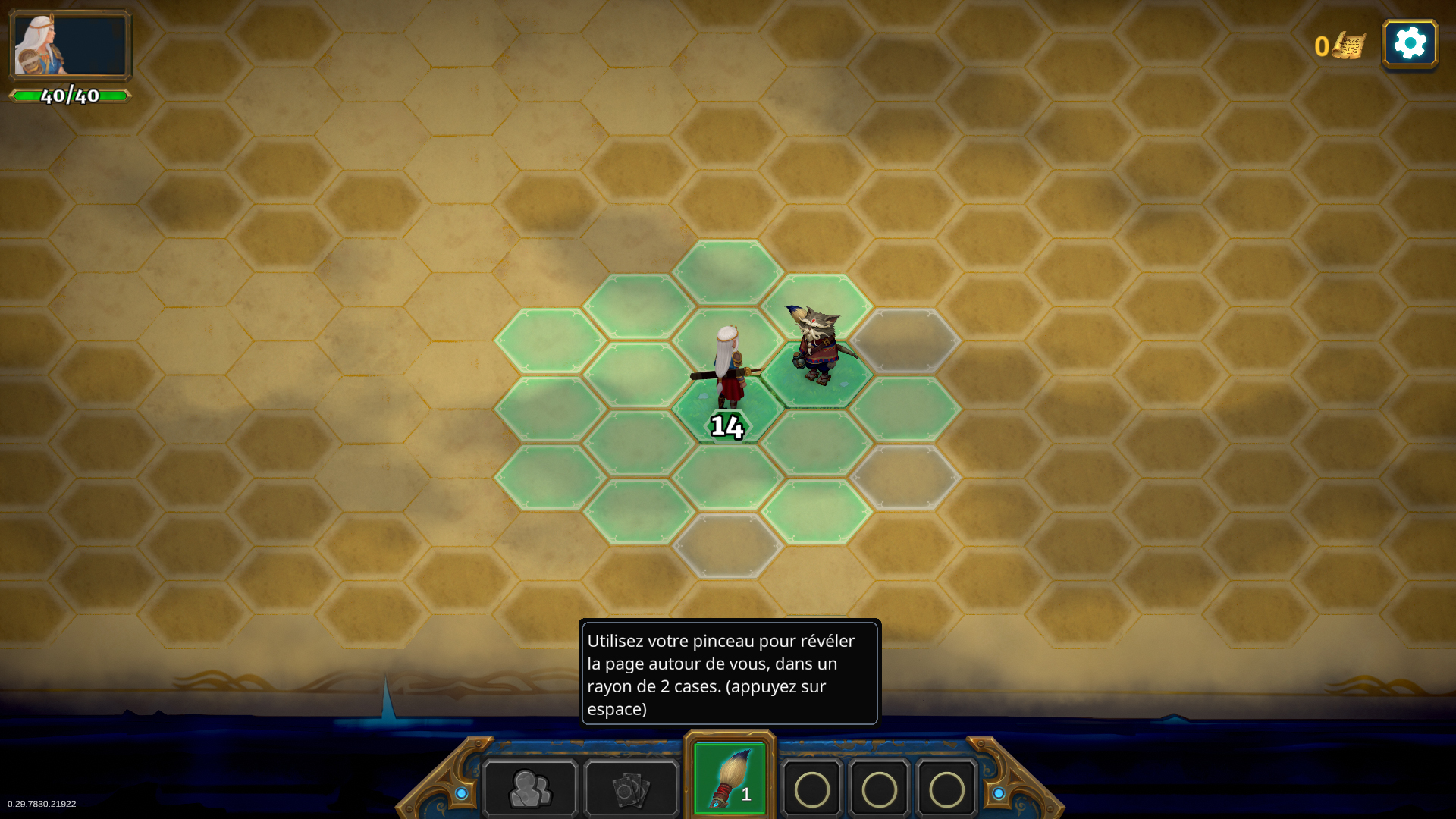Screen dimensions: 1456x819
Task: Open the cards deck panel
Action: [631, 789]
